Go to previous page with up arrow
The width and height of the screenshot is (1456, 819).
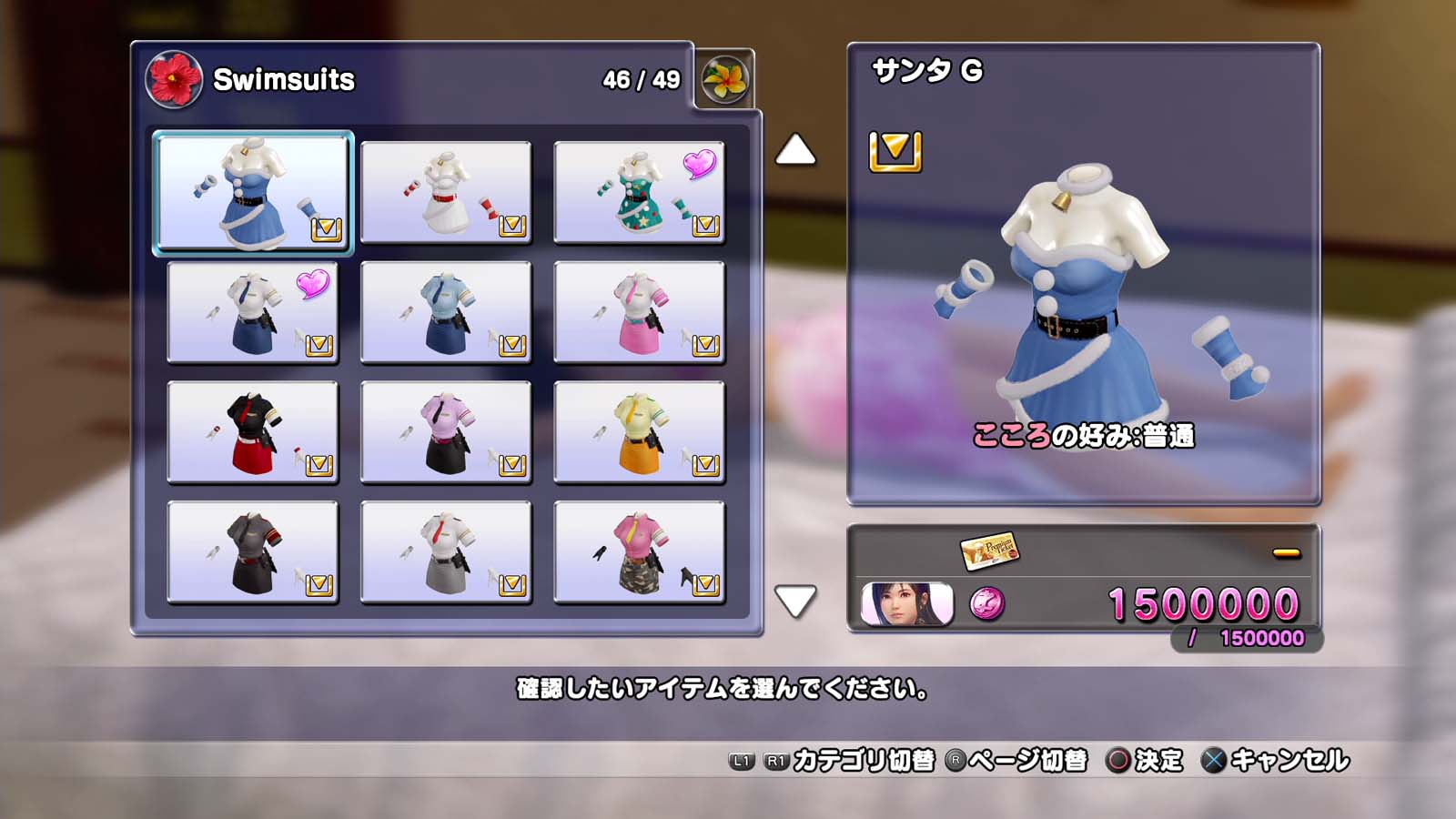click(795, 150)
